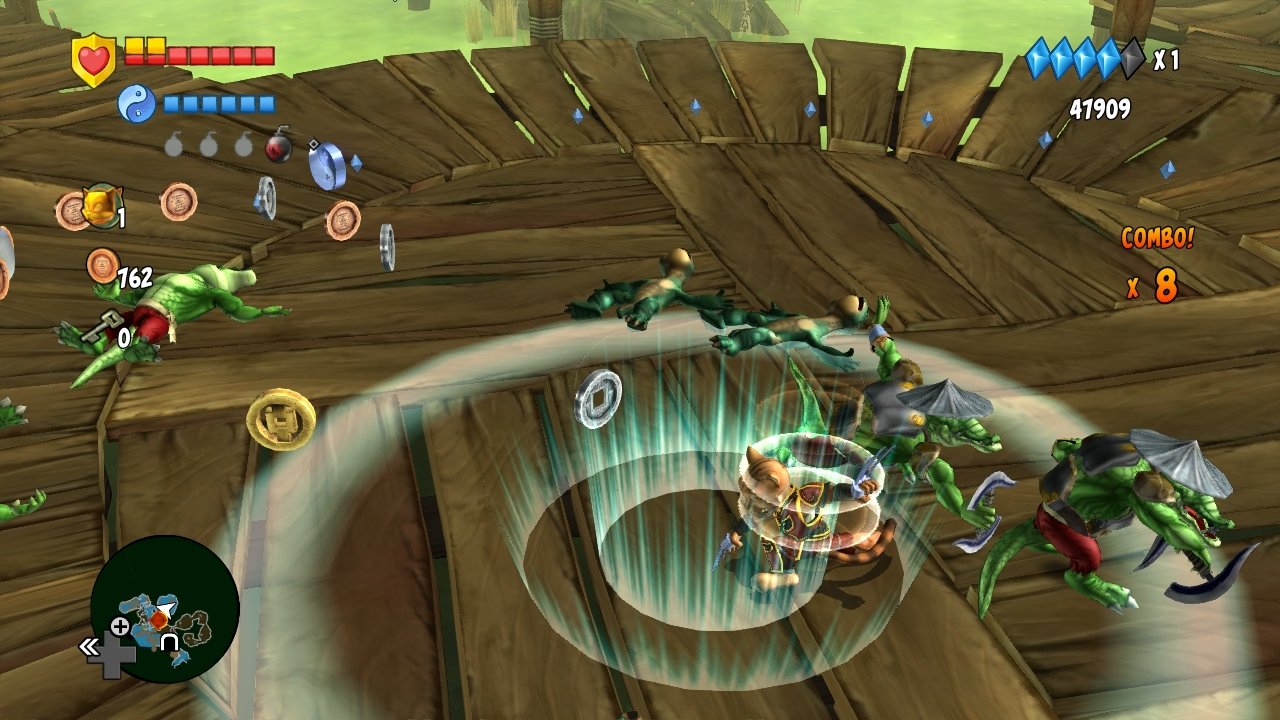Click the magnifier zoom icon on the minimap
The height and width of the screenshot is (720, 1280).
coord(119,628)
